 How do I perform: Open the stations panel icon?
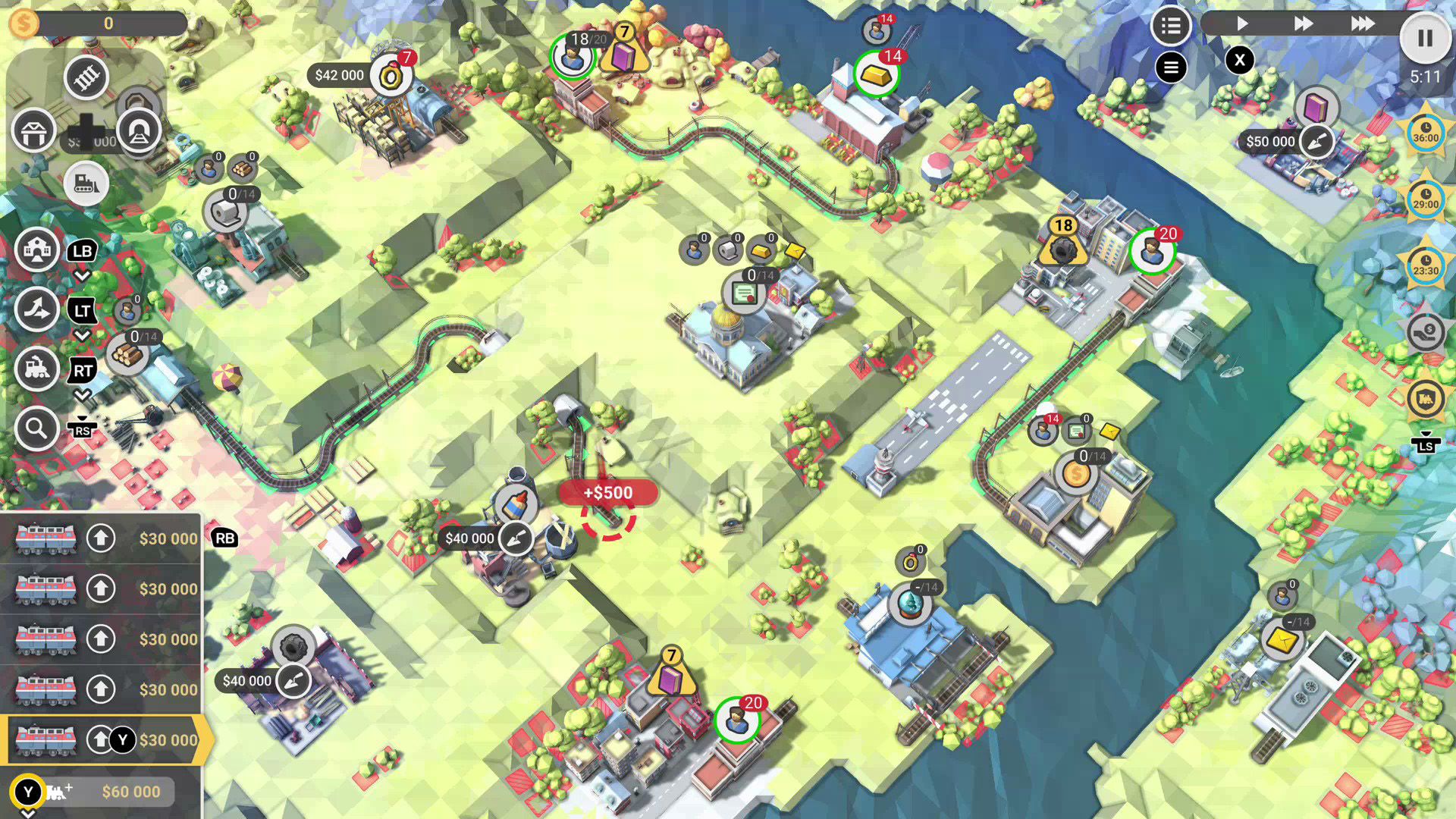coord(36,249)
